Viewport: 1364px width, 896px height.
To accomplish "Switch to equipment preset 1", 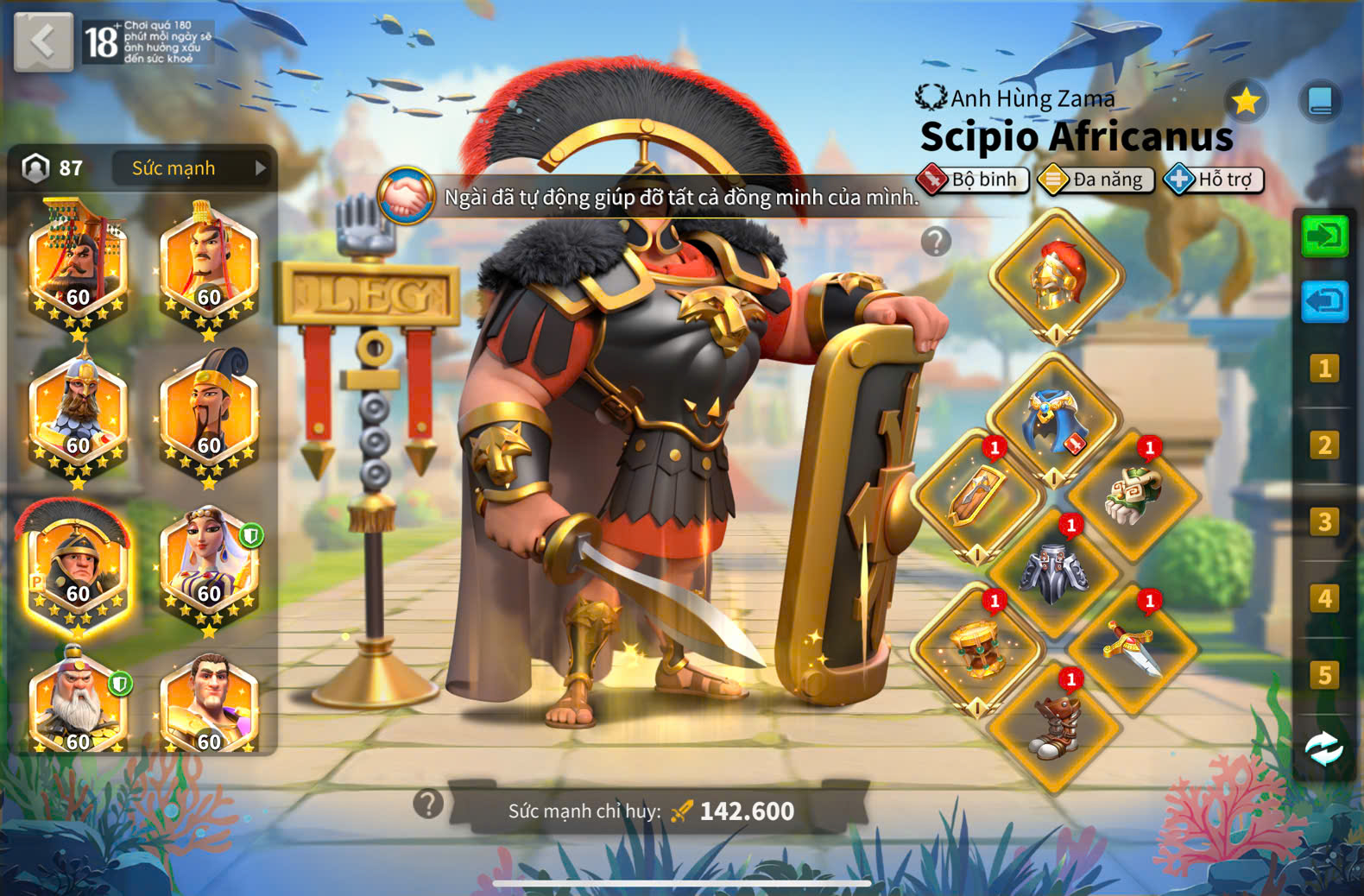I will pos(1324,369).
